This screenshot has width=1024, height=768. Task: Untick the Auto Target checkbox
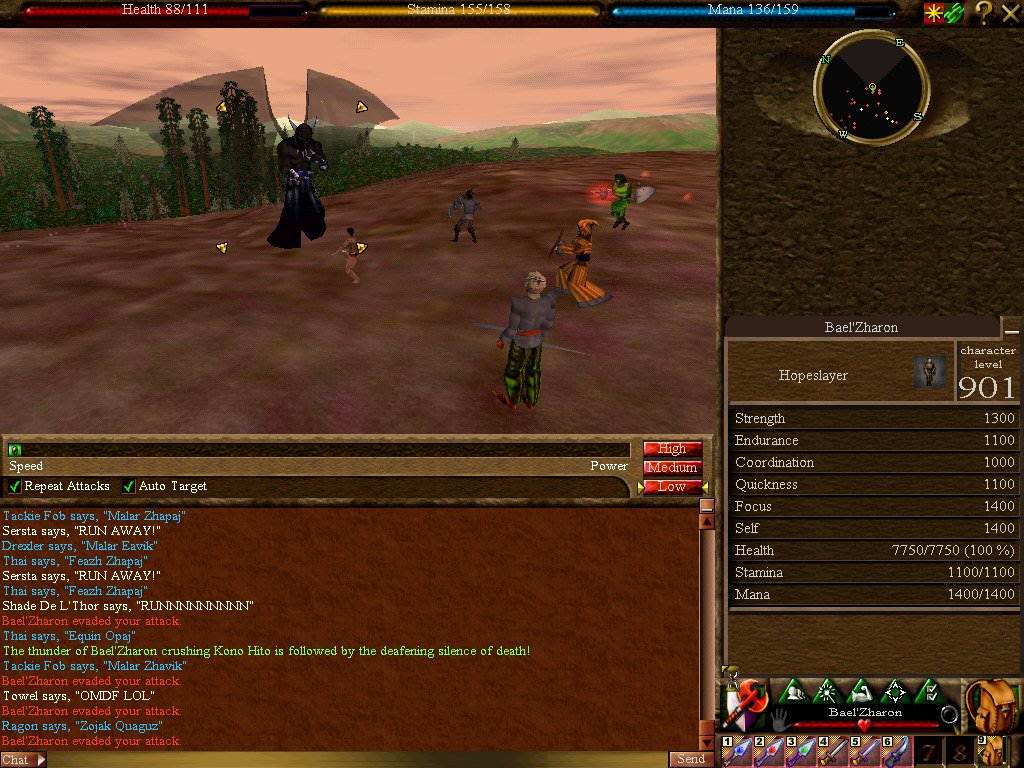(x=129, y=487)
